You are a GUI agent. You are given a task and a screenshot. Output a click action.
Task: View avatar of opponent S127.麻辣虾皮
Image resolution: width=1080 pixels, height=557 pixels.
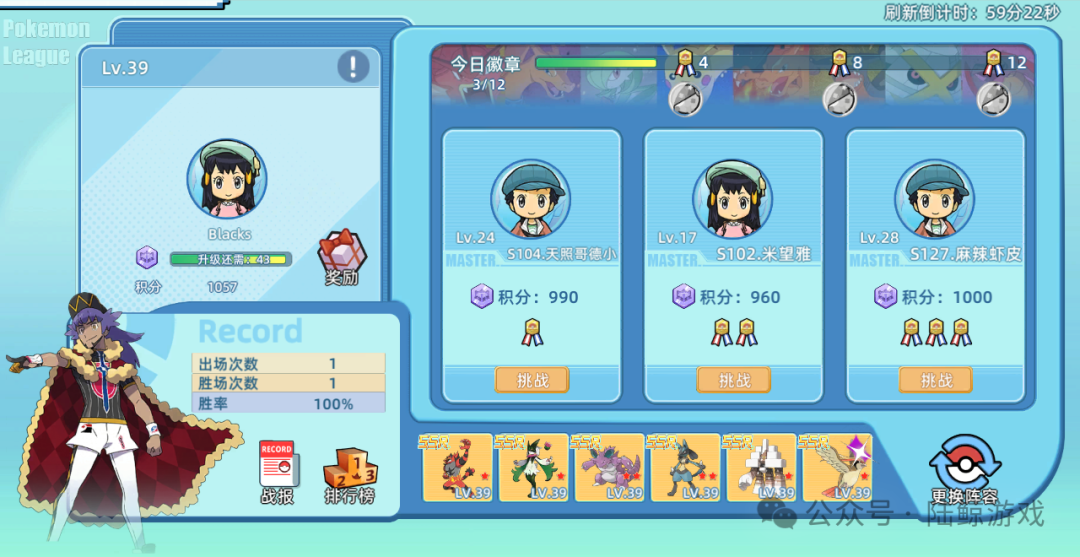[x=934, y=199]
